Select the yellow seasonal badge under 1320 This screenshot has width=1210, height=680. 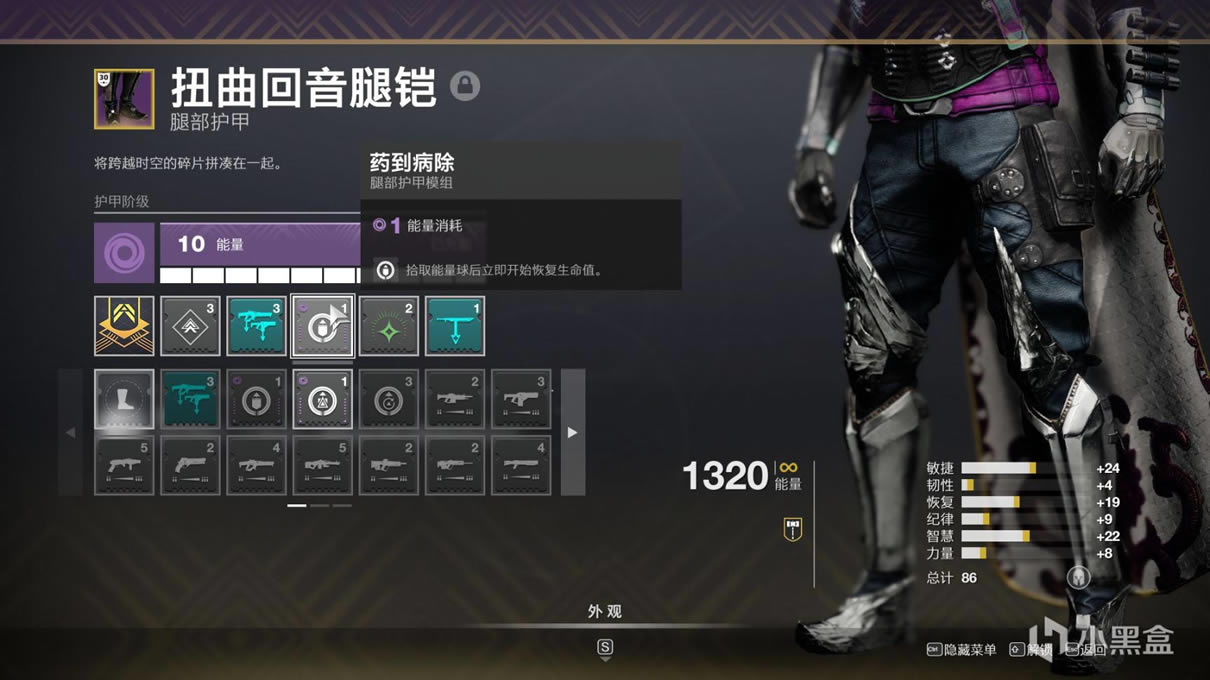coord(793,529)
